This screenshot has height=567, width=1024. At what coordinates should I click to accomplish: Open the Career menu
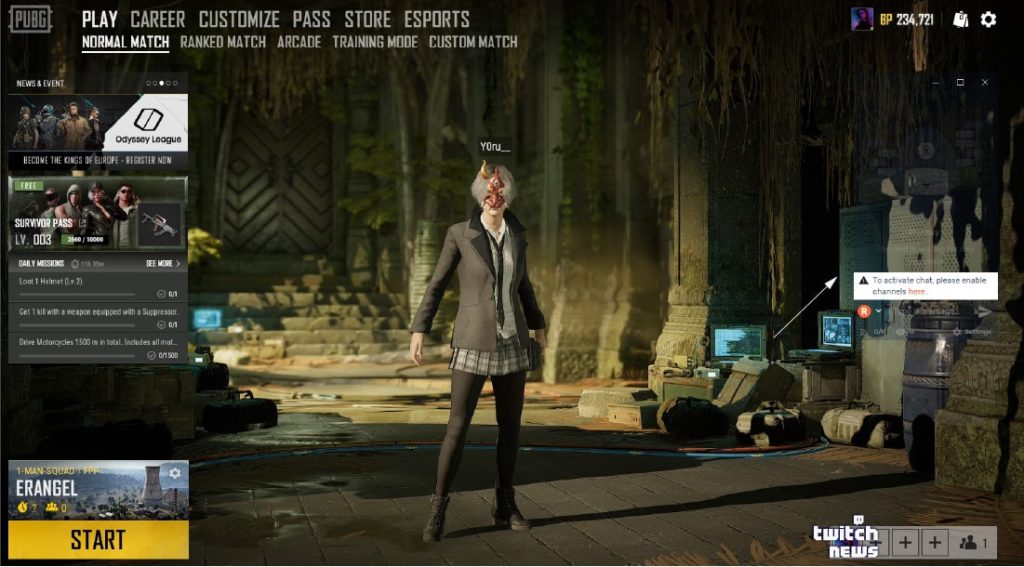[x=158, y=19]
